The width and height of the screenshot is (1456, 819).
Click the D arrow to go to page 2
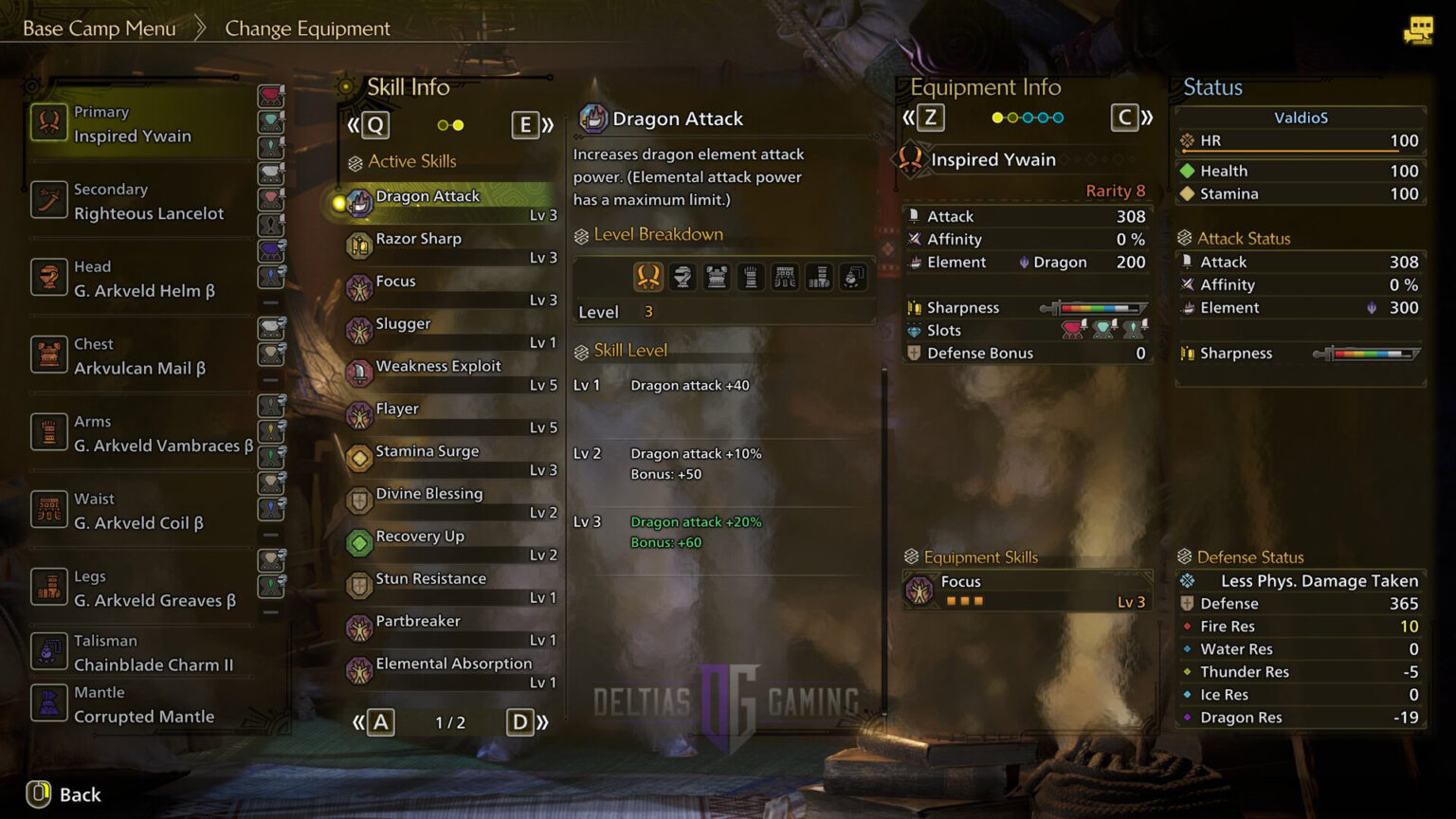point(519,721)
